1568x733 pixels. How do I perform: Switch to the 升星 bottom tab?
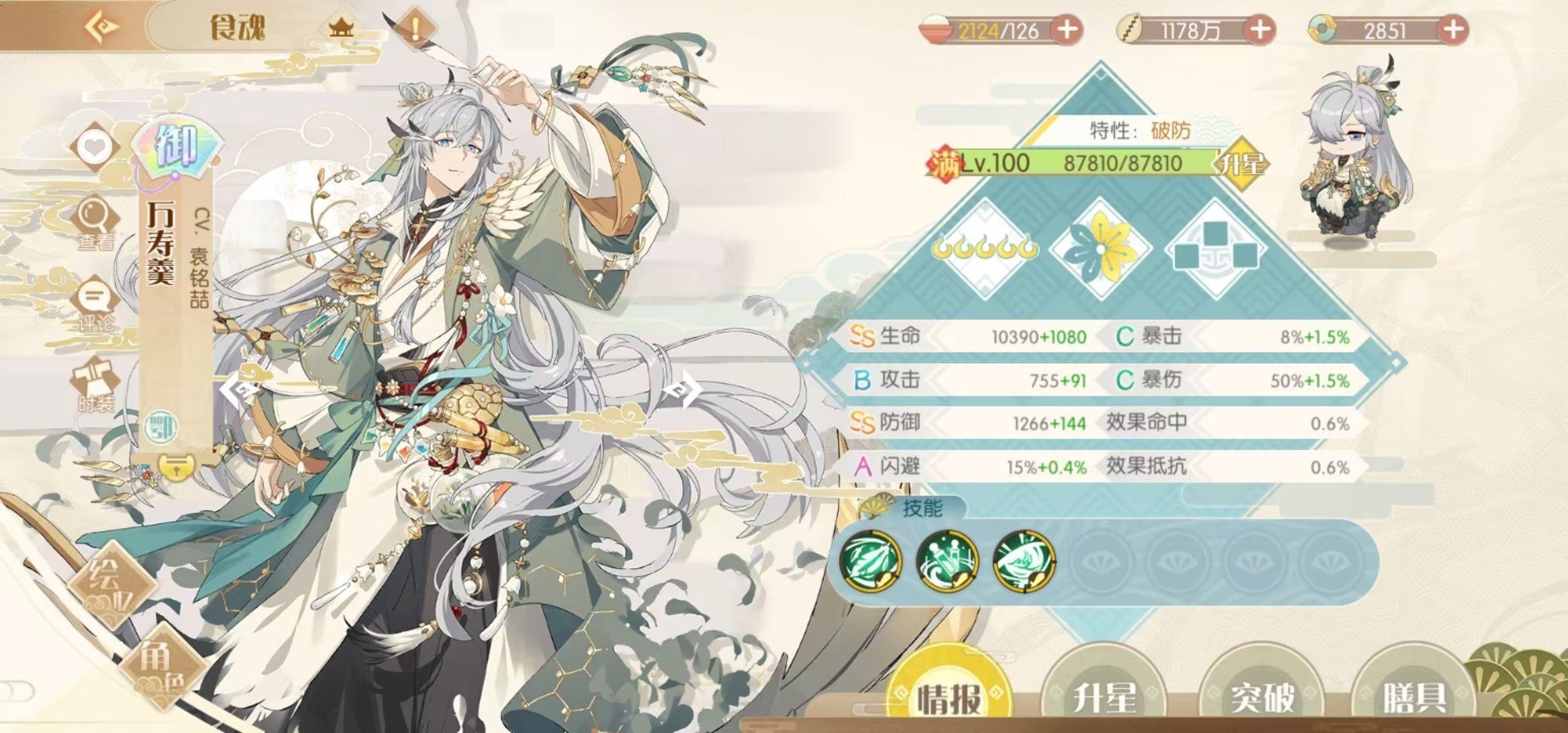(1104, 696)
